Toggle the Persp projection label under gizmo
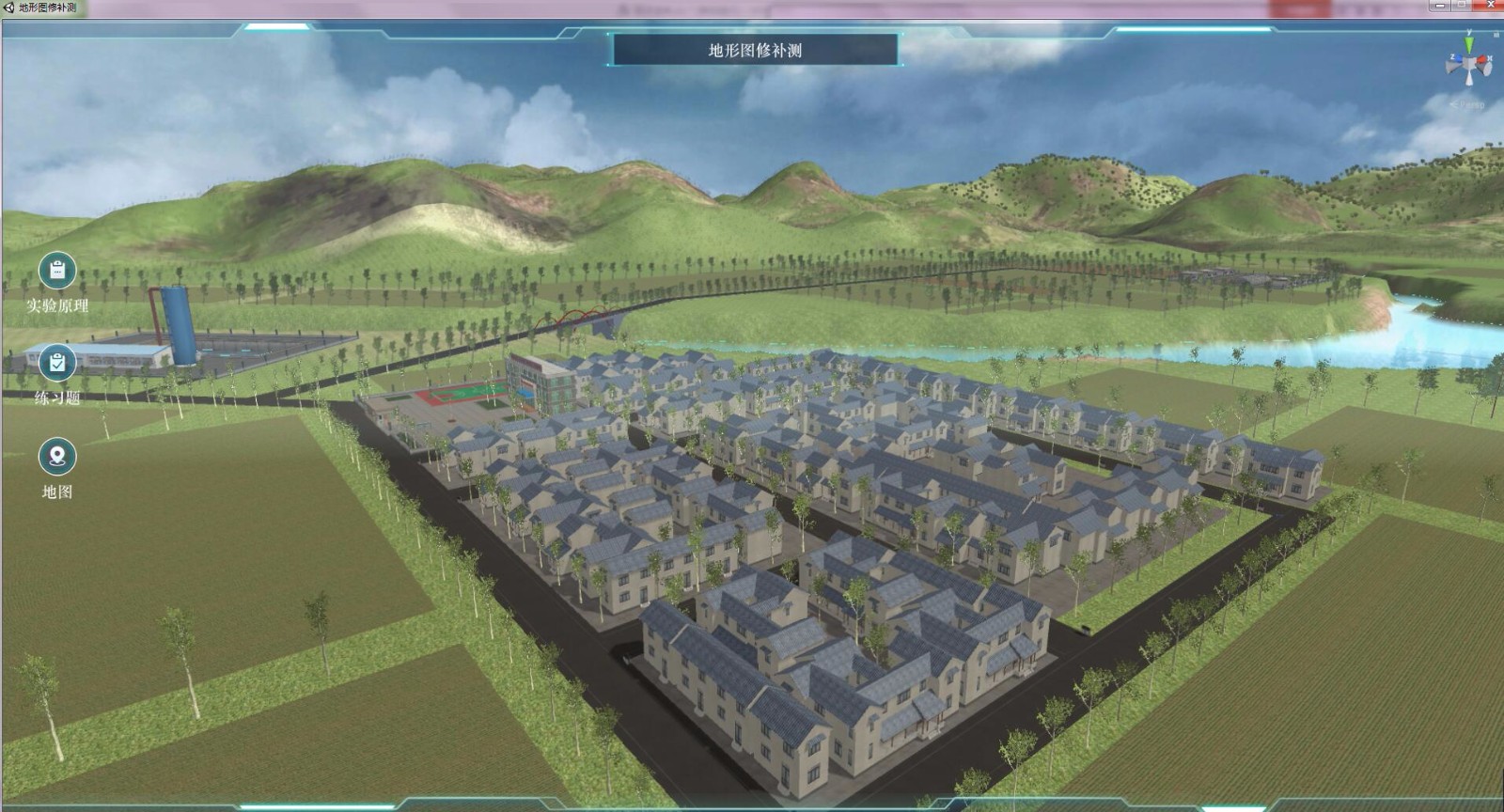Viewport: 1504px width, 812px height. point(1469,104)
